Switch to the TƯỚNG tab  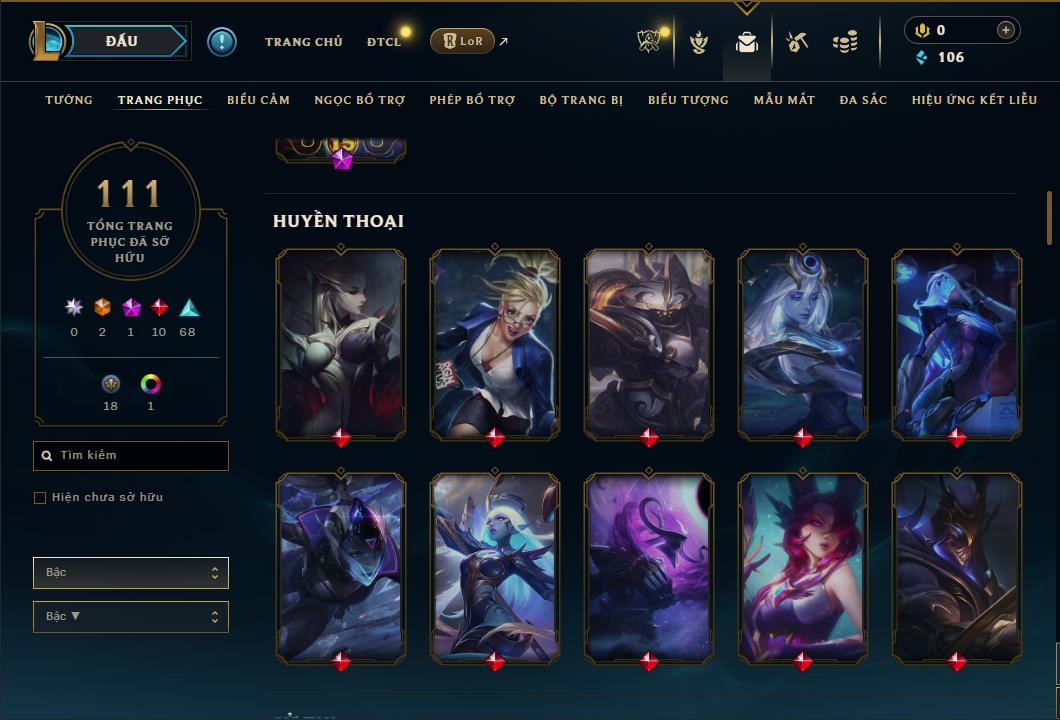point(69,100)
